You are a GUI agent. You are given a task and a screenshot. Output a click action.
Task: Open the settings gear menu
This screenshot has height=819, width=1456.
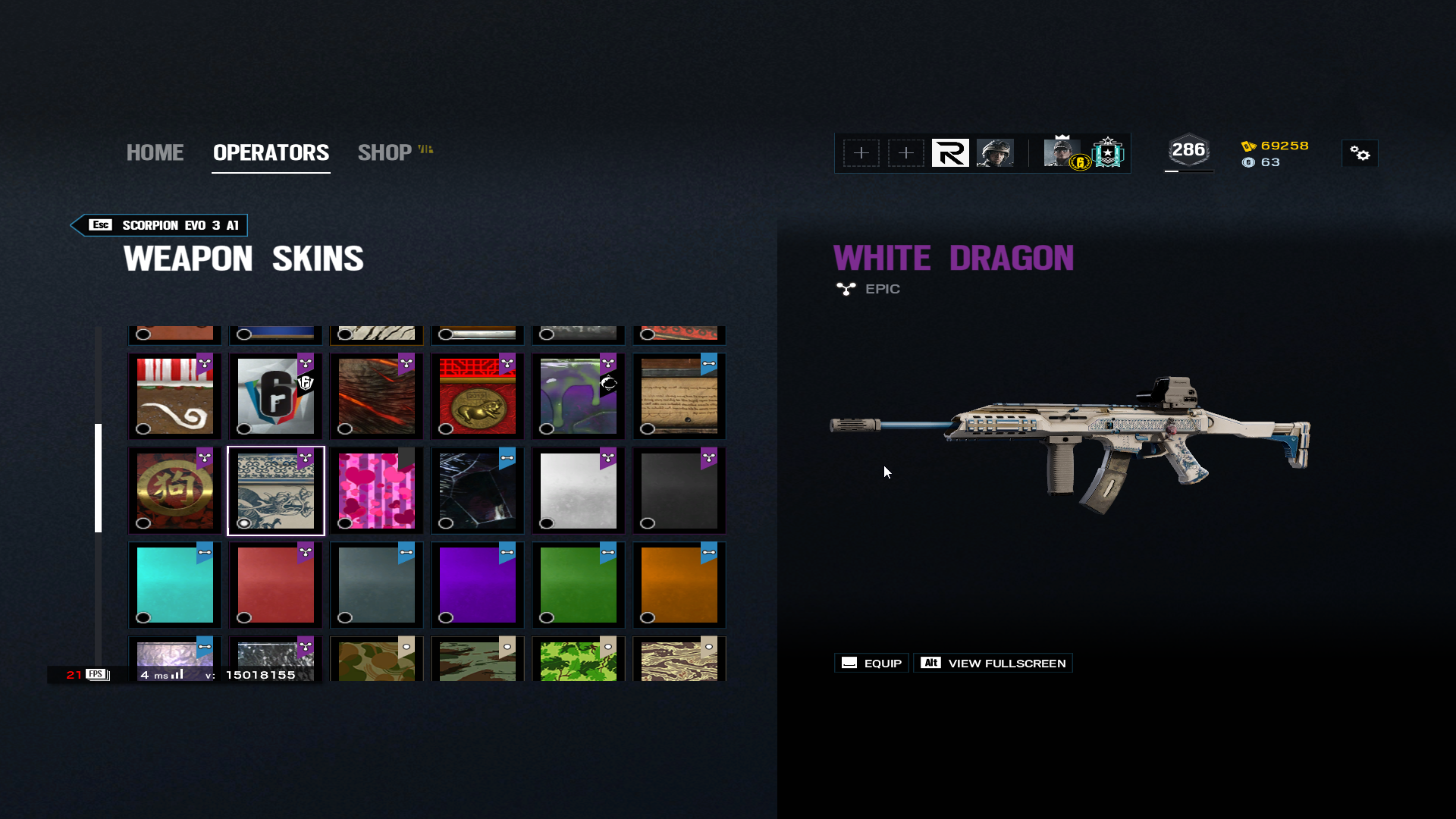[1360, 154]
